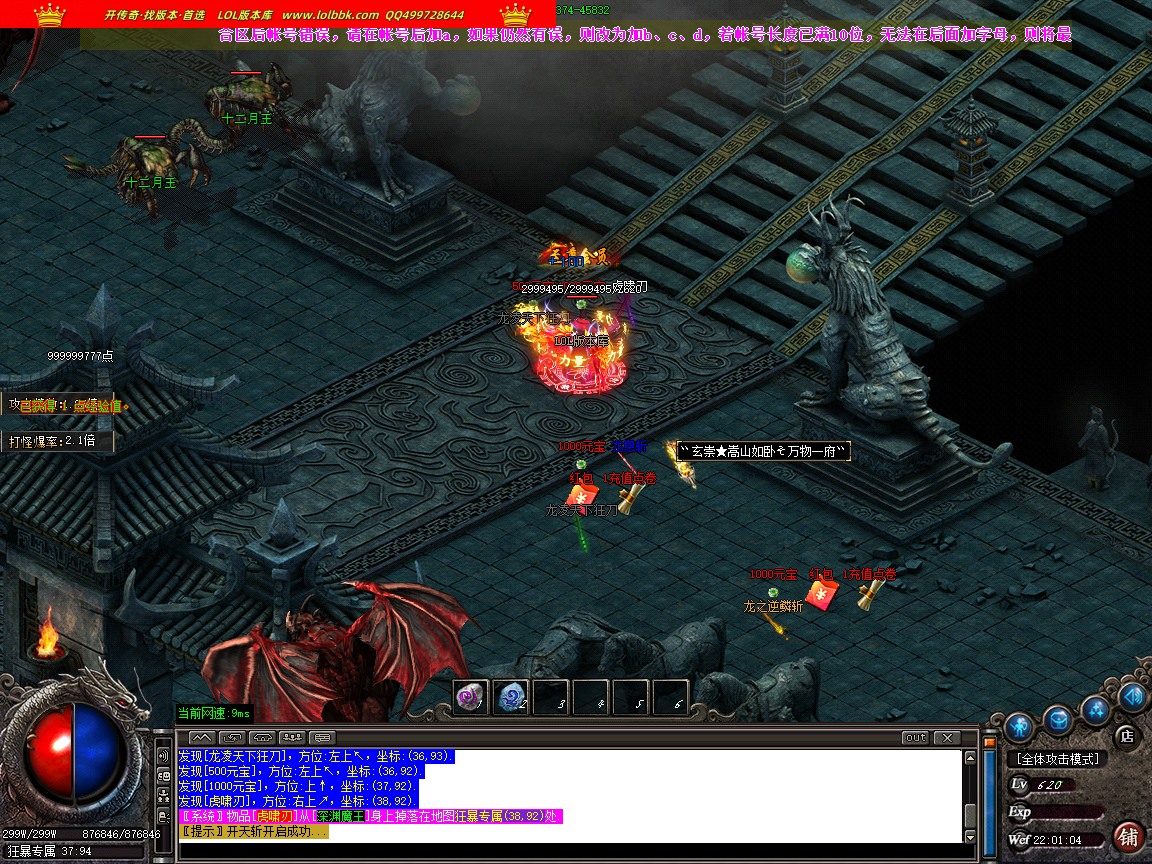Toggle sound with the speaker orb icon
This screenshot has height=864, width=1152.
[1133, 696]
